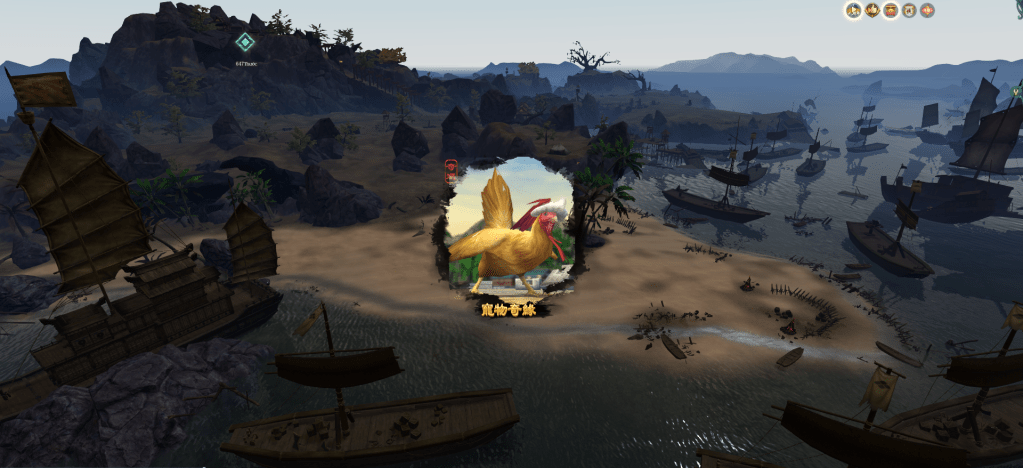Click the white shield emblem icon

pyautogui.click(x=909, y=10)
